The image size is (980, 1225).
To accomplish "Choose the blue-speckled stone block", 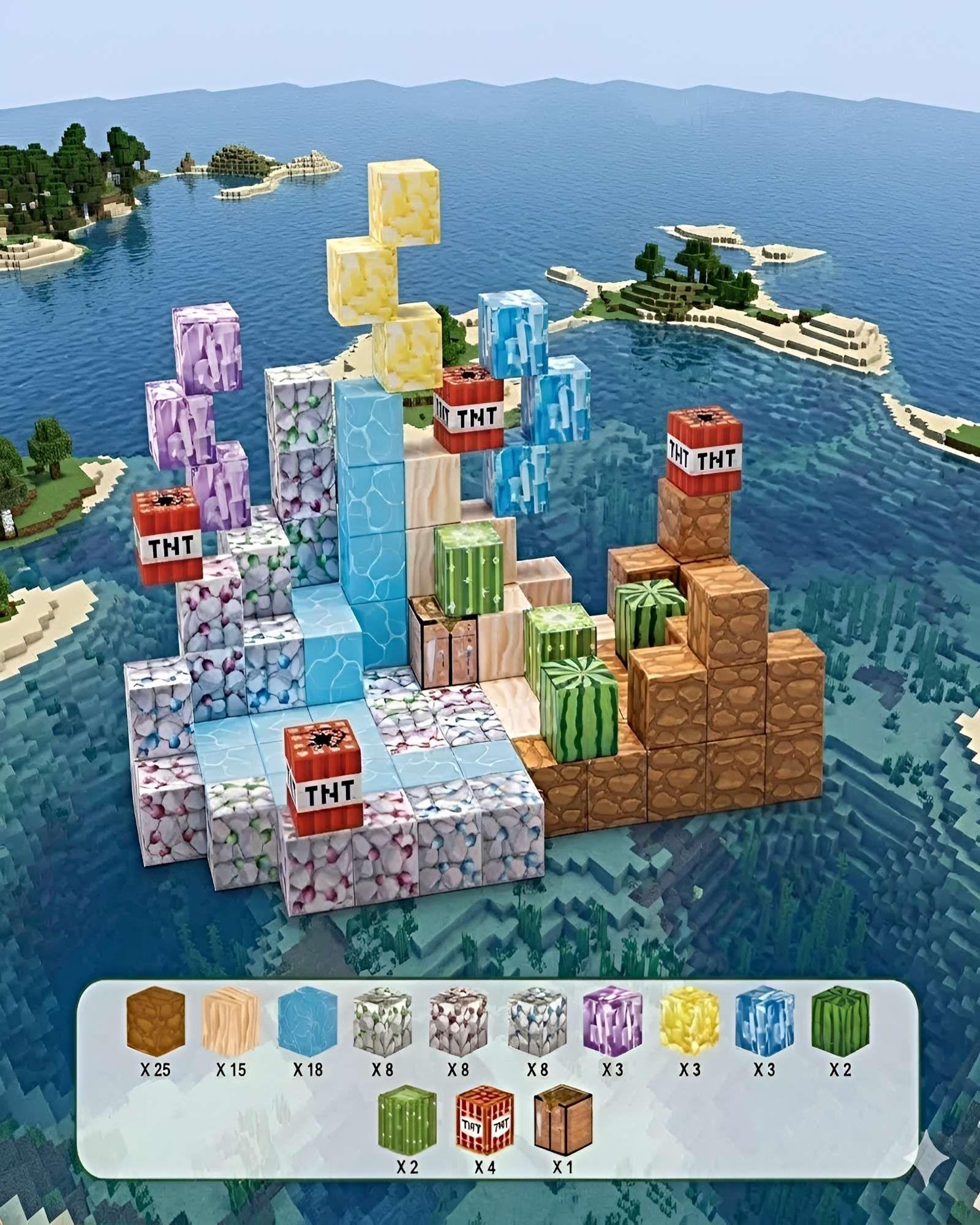I will [x=537, y=1022].
